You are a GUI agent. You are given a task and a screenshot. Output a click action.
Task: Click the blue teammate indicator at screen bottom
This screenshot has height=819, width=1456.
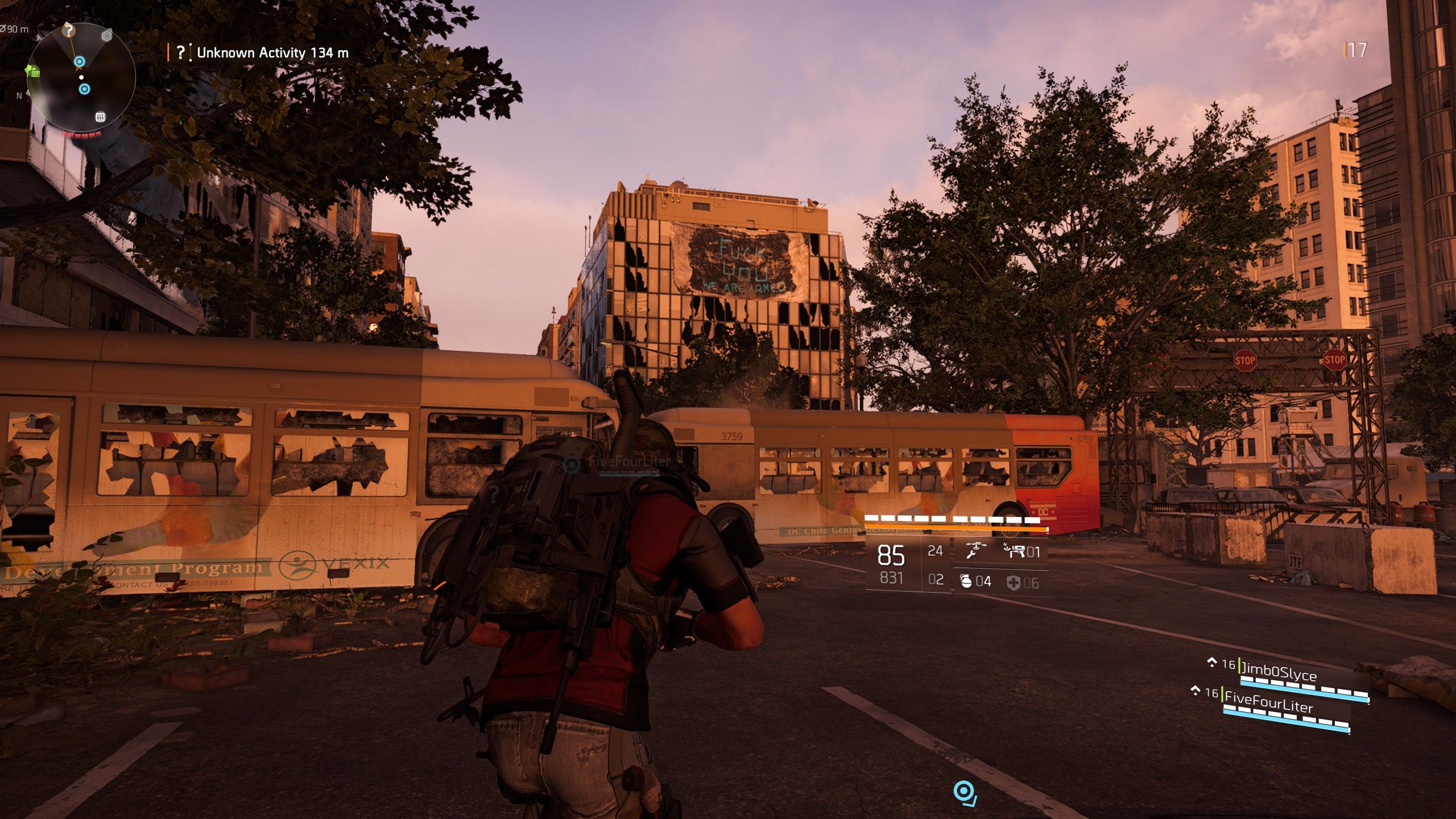[964, 792]
